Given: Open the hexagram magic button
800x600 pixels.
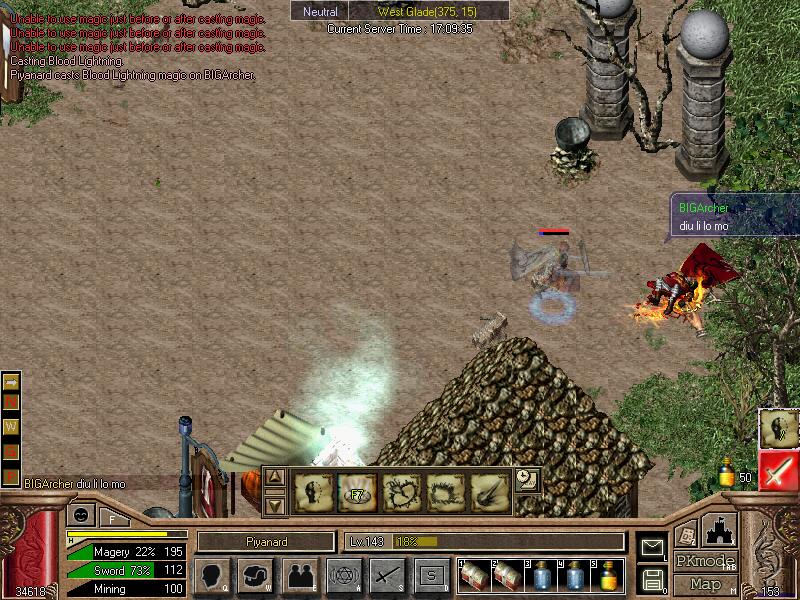Looking at the screenshot, I should point(344,576).
